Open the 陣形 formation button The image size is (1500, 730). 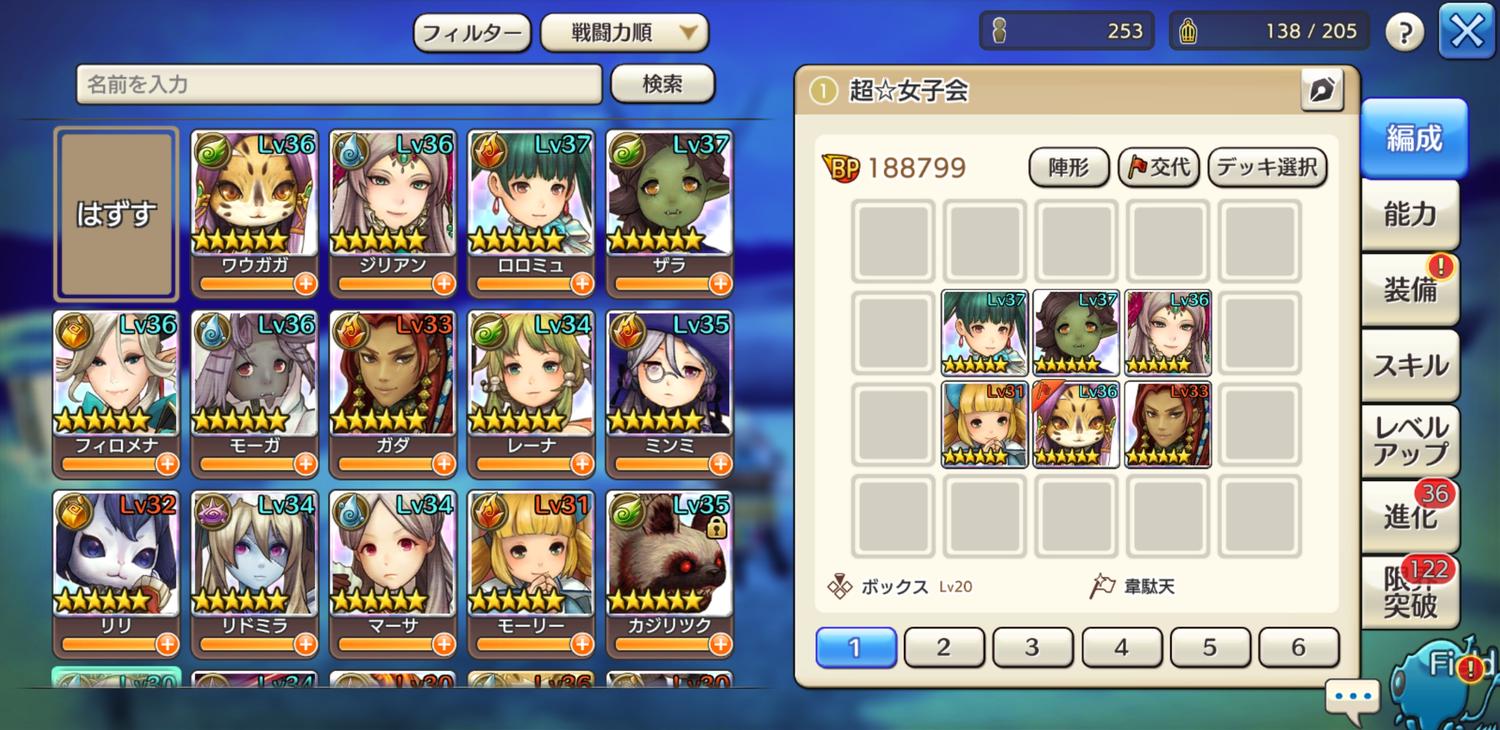[x=1068, y=167]
